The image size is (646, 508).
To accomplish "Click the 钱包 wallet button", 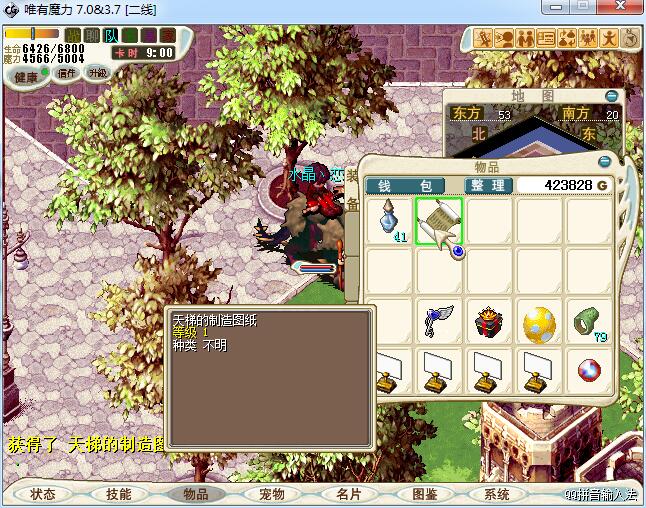I will 405,186.
